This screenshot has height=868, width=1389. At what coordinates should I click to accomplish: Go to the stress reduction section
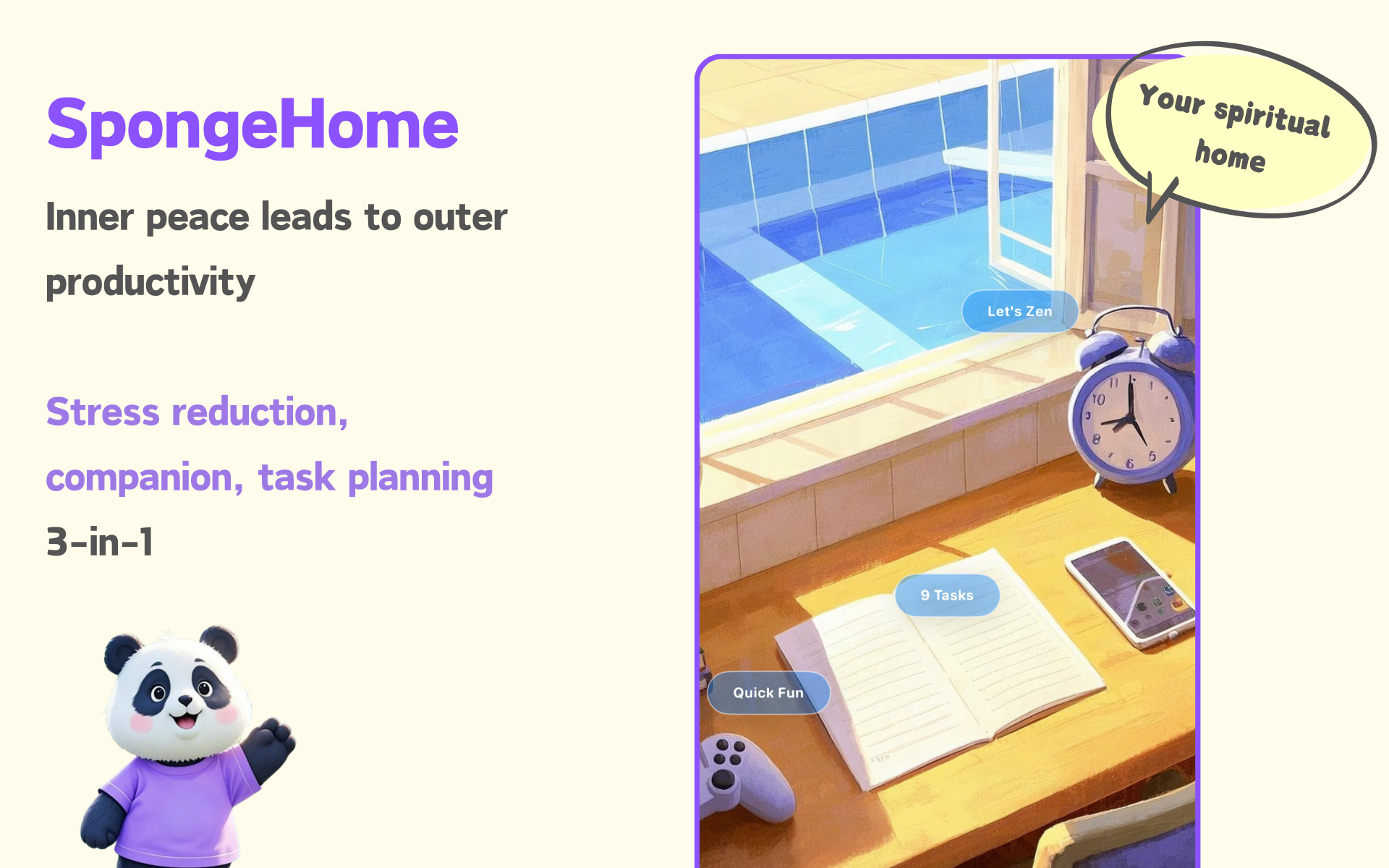(x=196, y=412)
